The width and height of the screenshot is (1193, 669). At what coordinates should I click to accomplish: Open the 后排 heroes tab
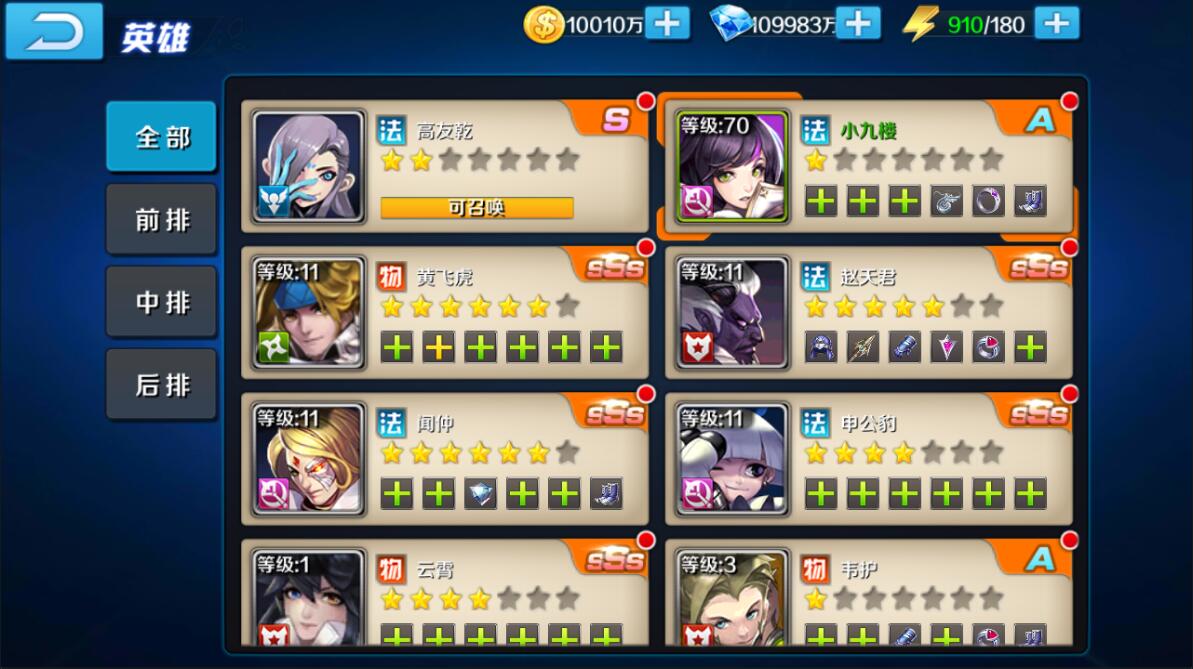pos(161,384)
